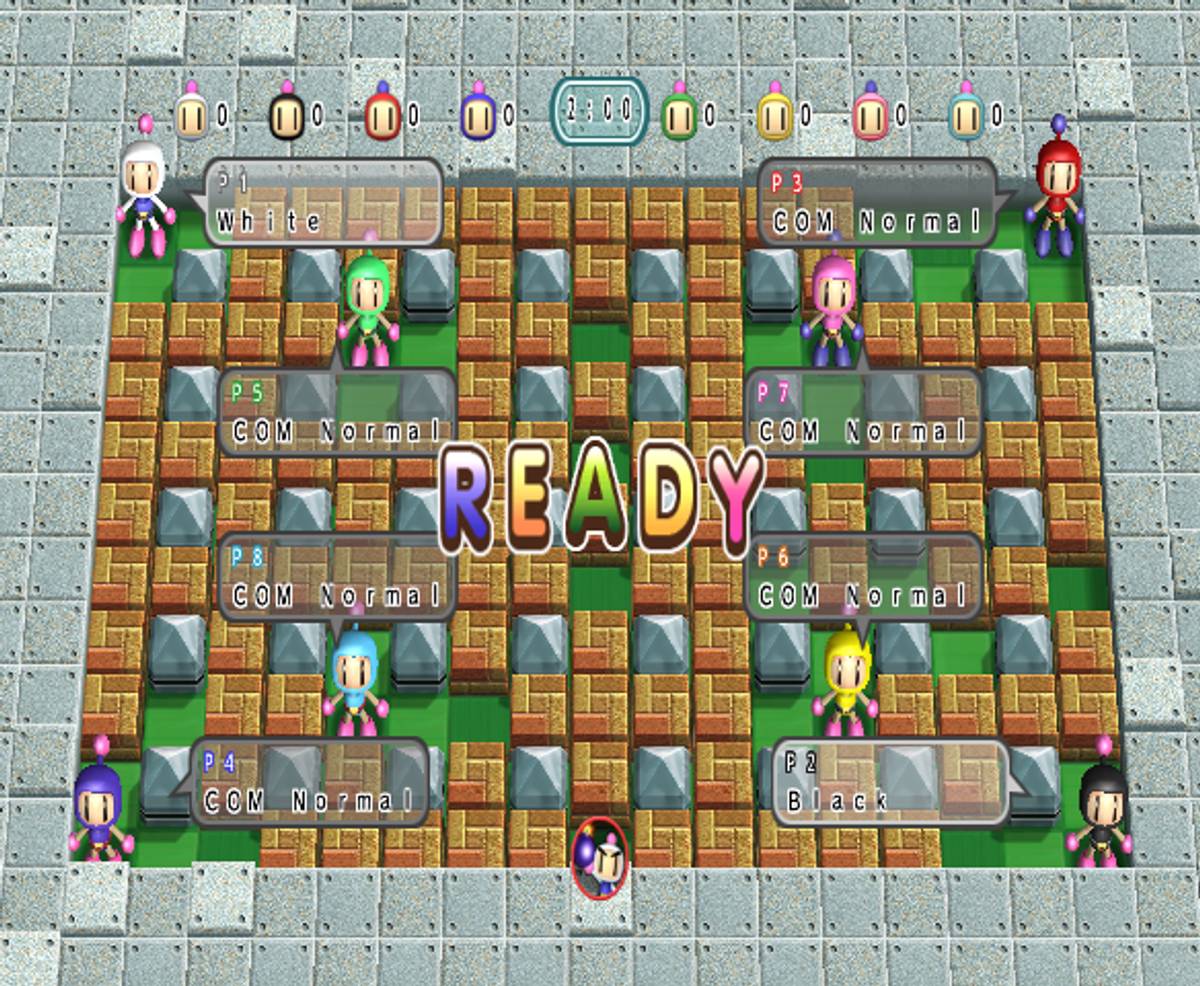Select the P7 COM Normal label
The width and height of the screenshot is (1200, 986).
point(863,412)
